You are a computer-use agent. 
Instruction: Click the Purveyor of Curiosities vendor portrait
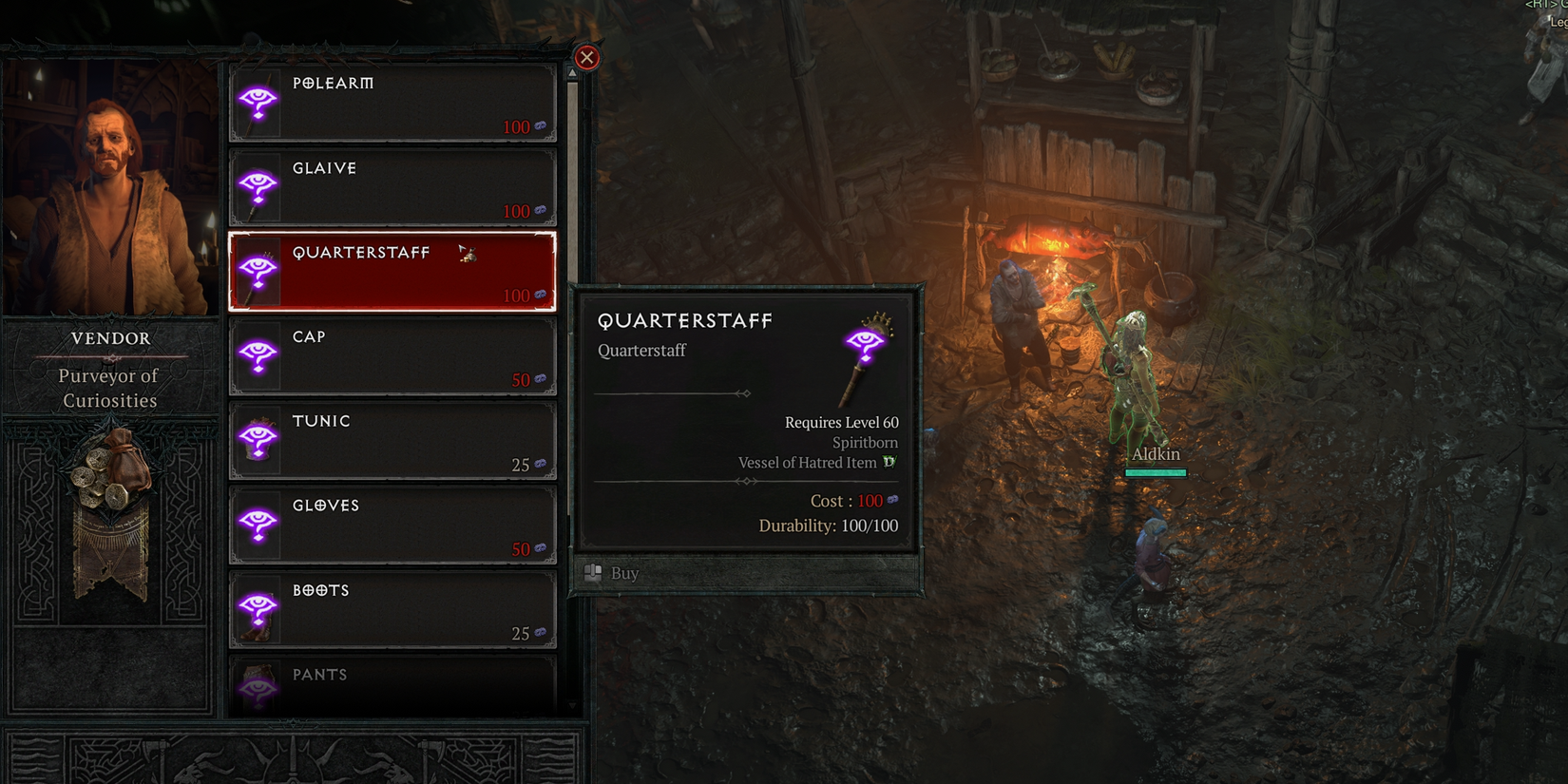(110, 188)
